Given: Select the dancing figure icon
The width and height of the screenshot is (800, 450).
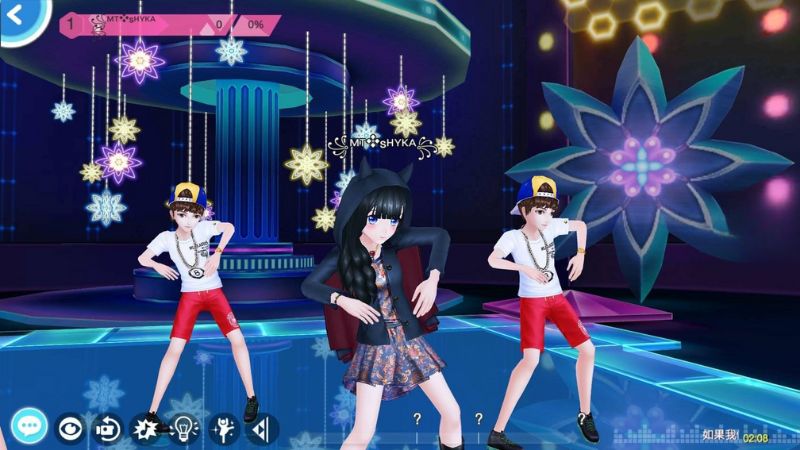Looking at the screenshot, I should click(x=224, y=429).
